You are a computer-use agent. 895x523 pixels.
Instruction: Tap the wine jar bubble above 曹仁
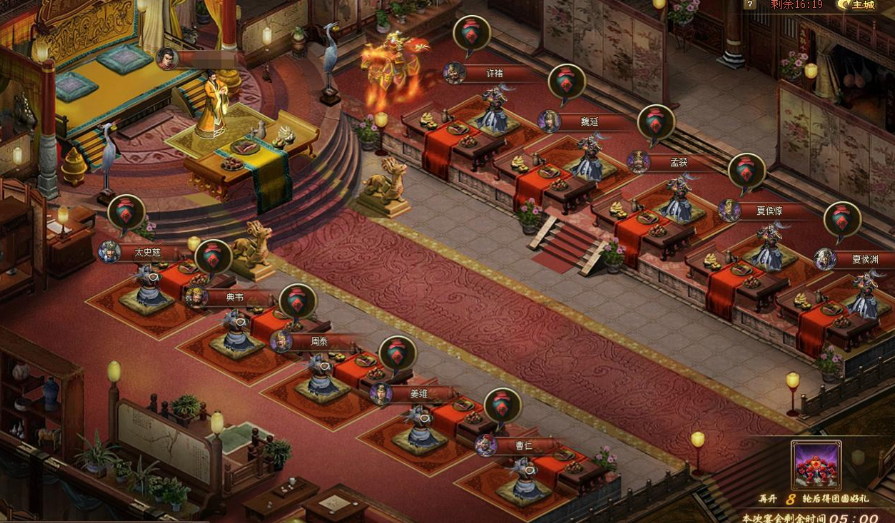coord(502,405)
